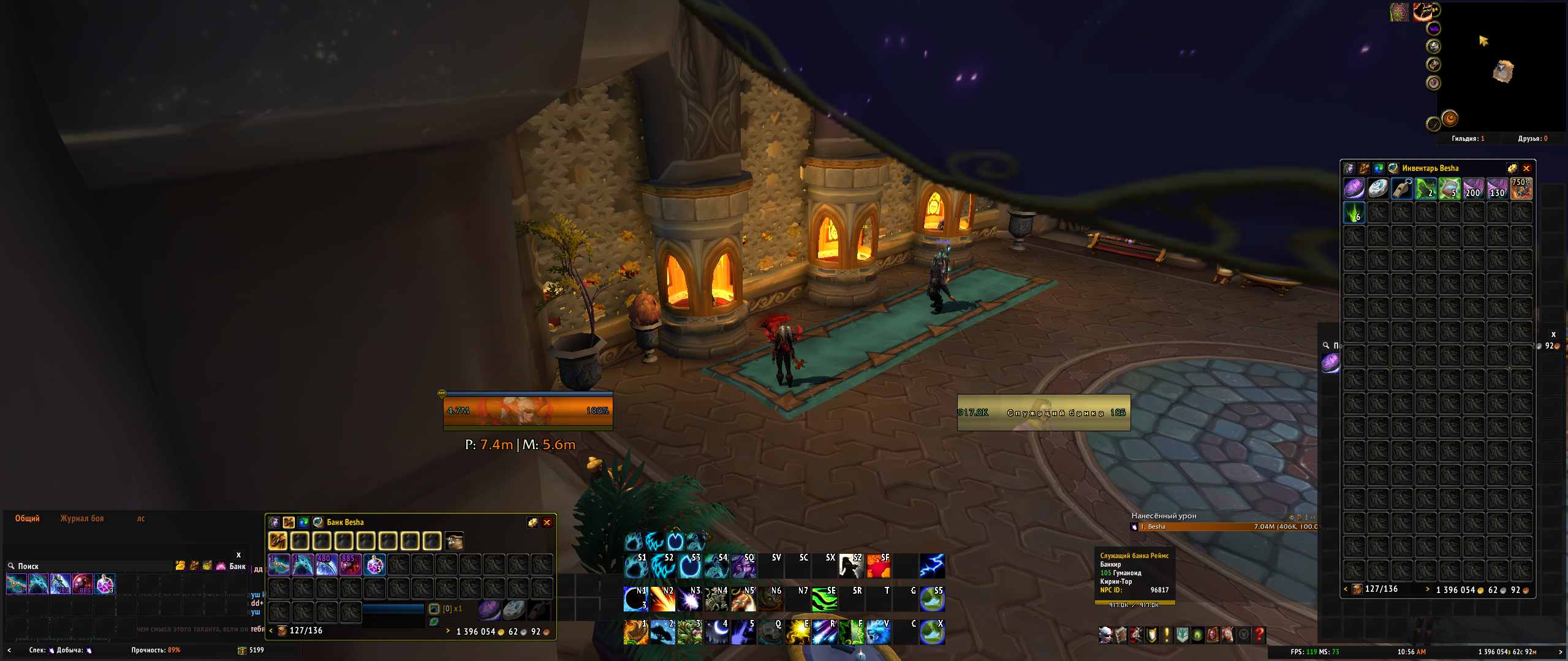Close the Банк Besha bank window

[547, 523]
